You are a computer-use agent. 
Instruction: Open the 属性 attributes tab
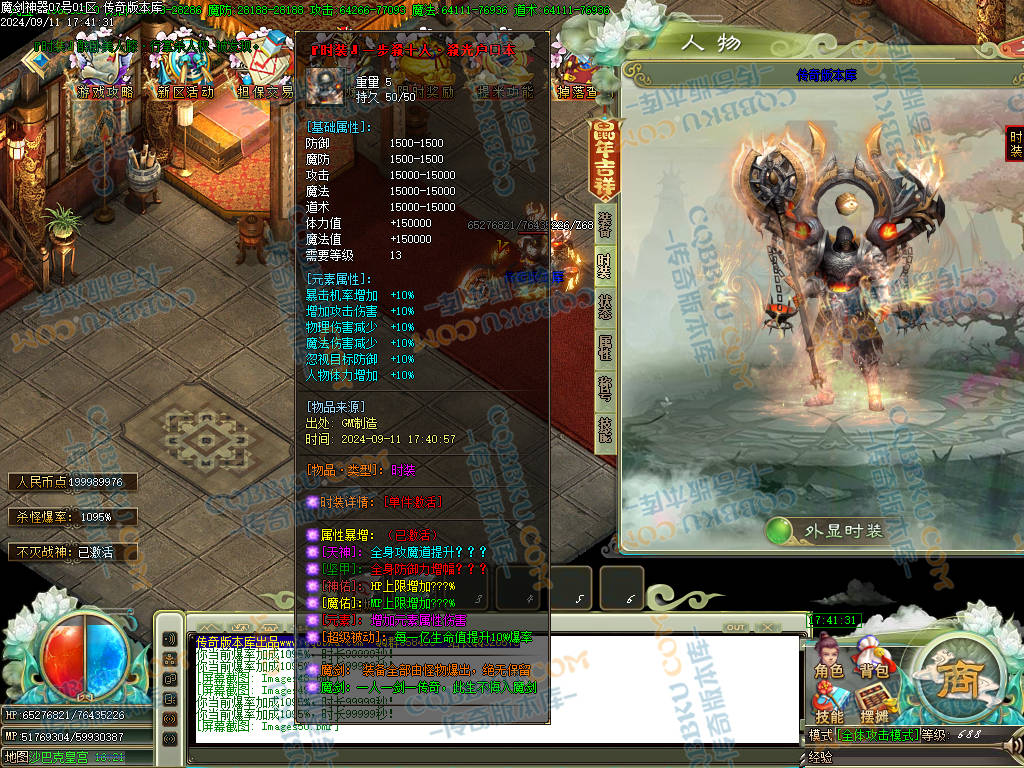coord(605,348)
